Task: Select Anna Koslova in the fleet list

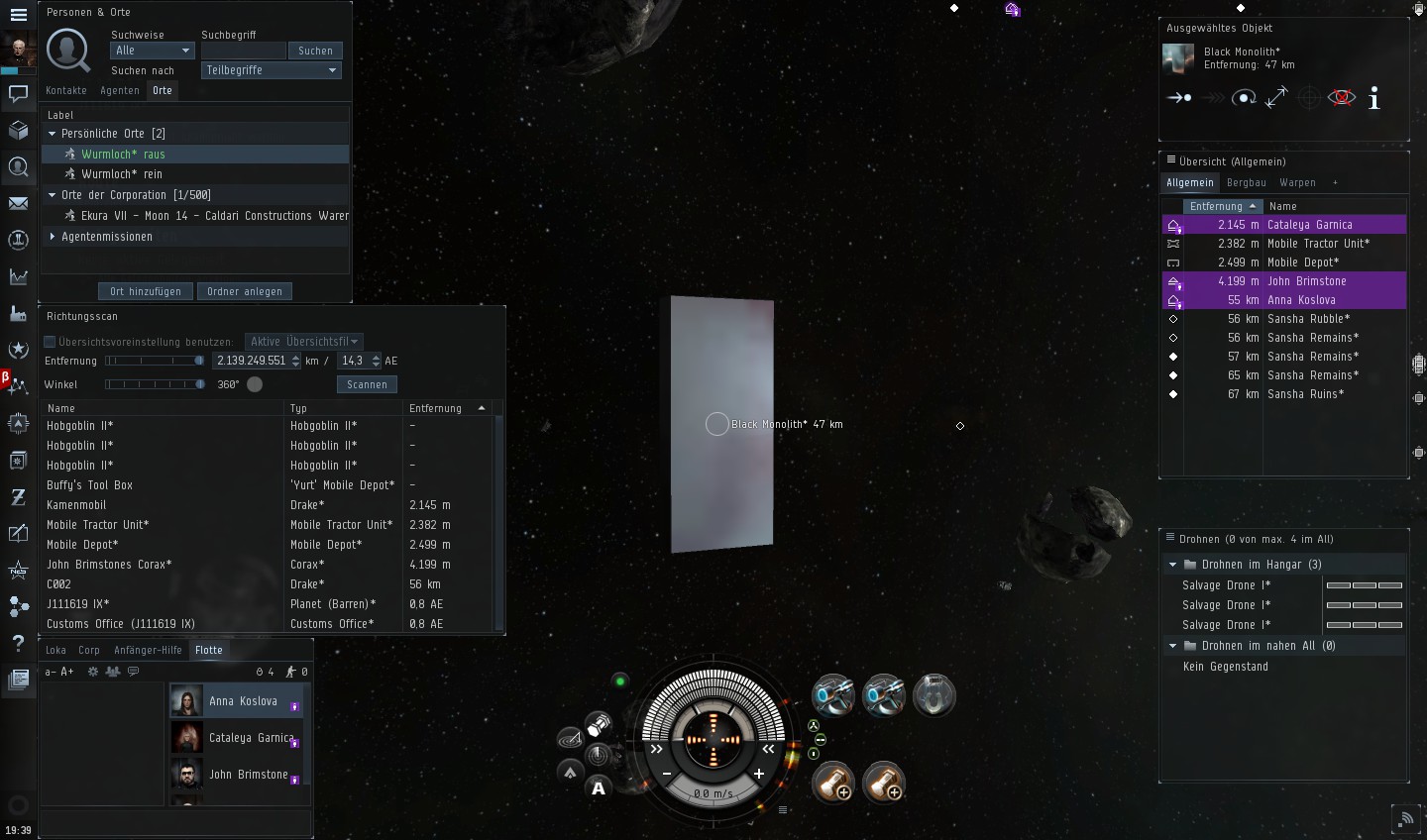Action: tap(243, 701)
